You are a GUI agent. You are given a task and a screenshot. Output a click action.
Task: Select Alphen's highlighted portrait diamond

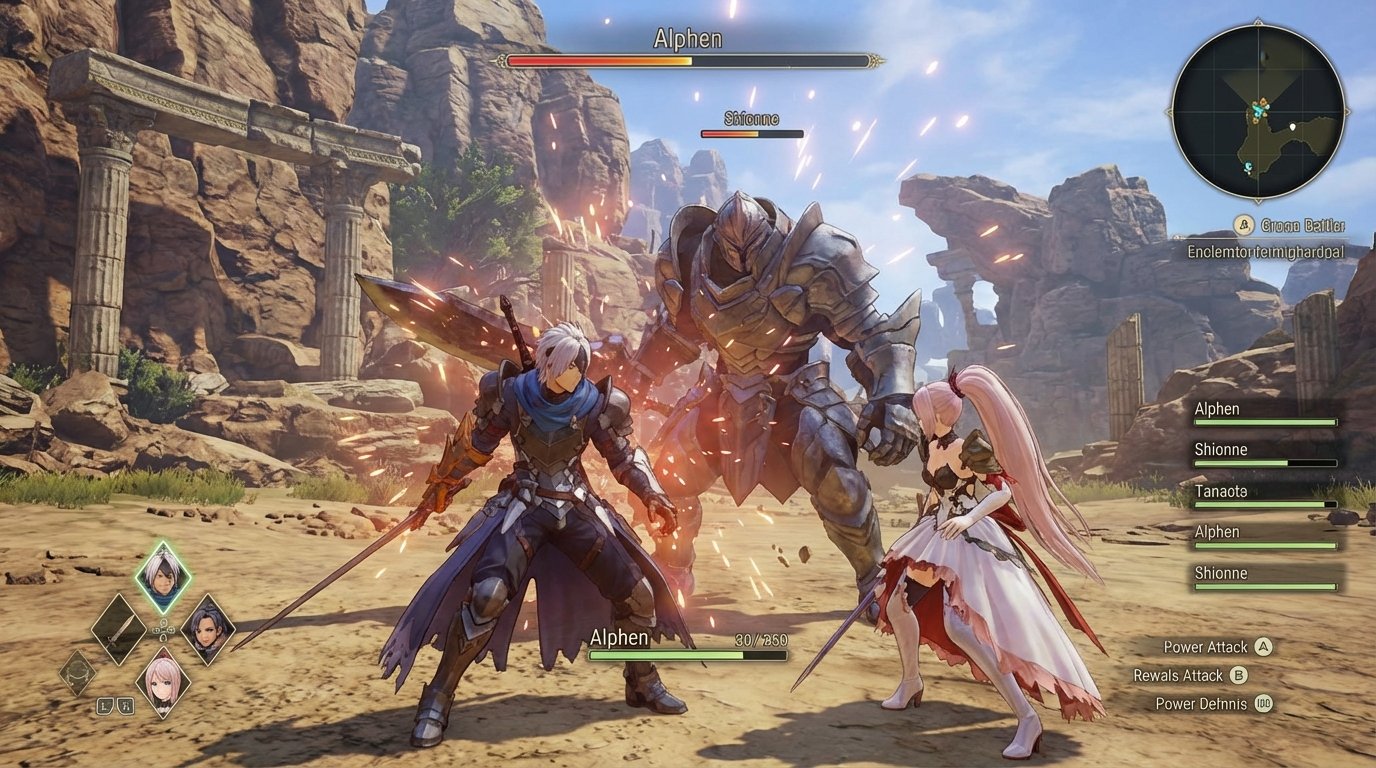pos(164,572)
